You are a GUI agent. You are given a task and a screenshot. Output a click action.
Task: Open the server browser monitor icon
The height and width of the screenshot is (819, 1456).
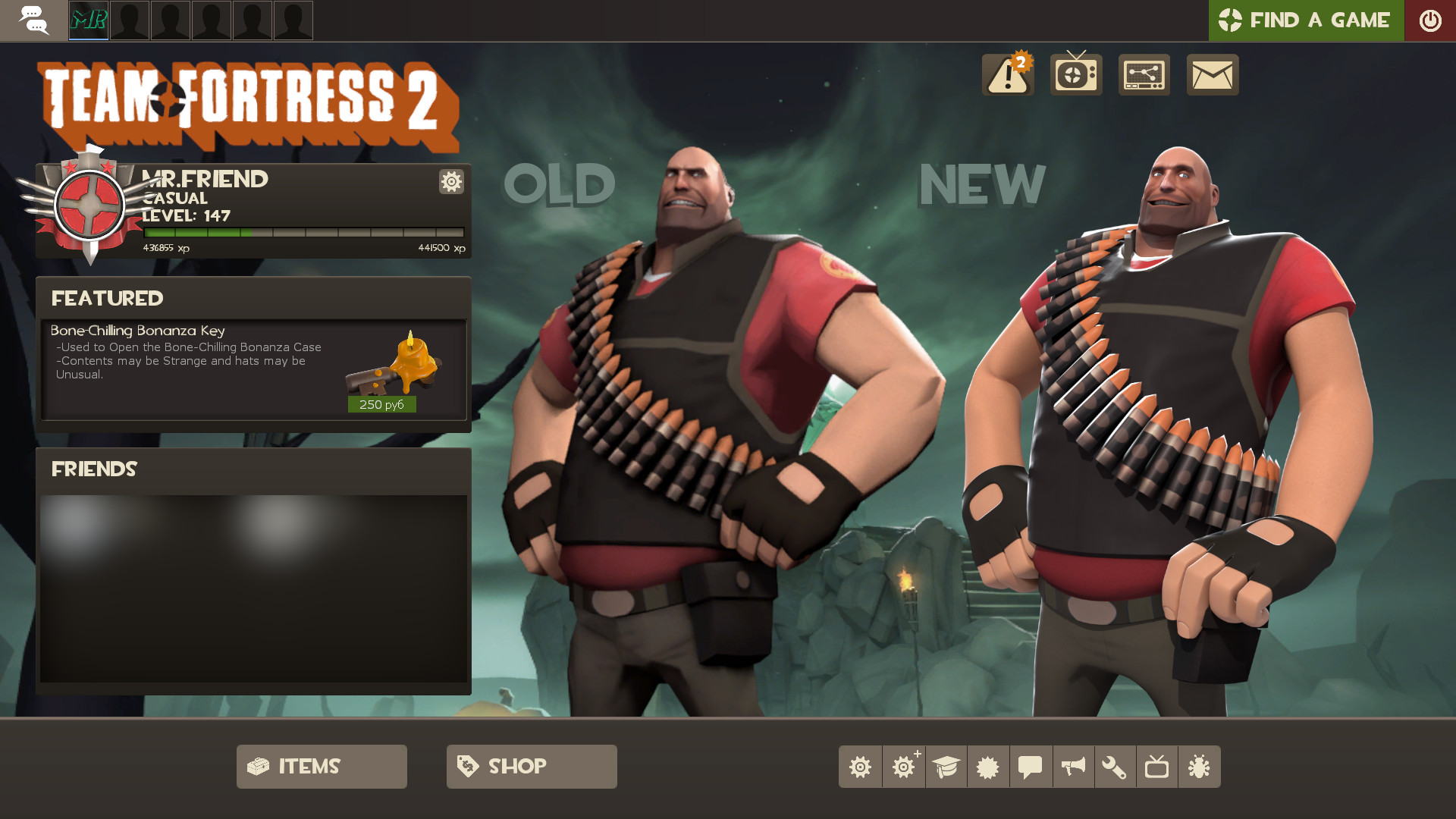(x=1144, y=75)
